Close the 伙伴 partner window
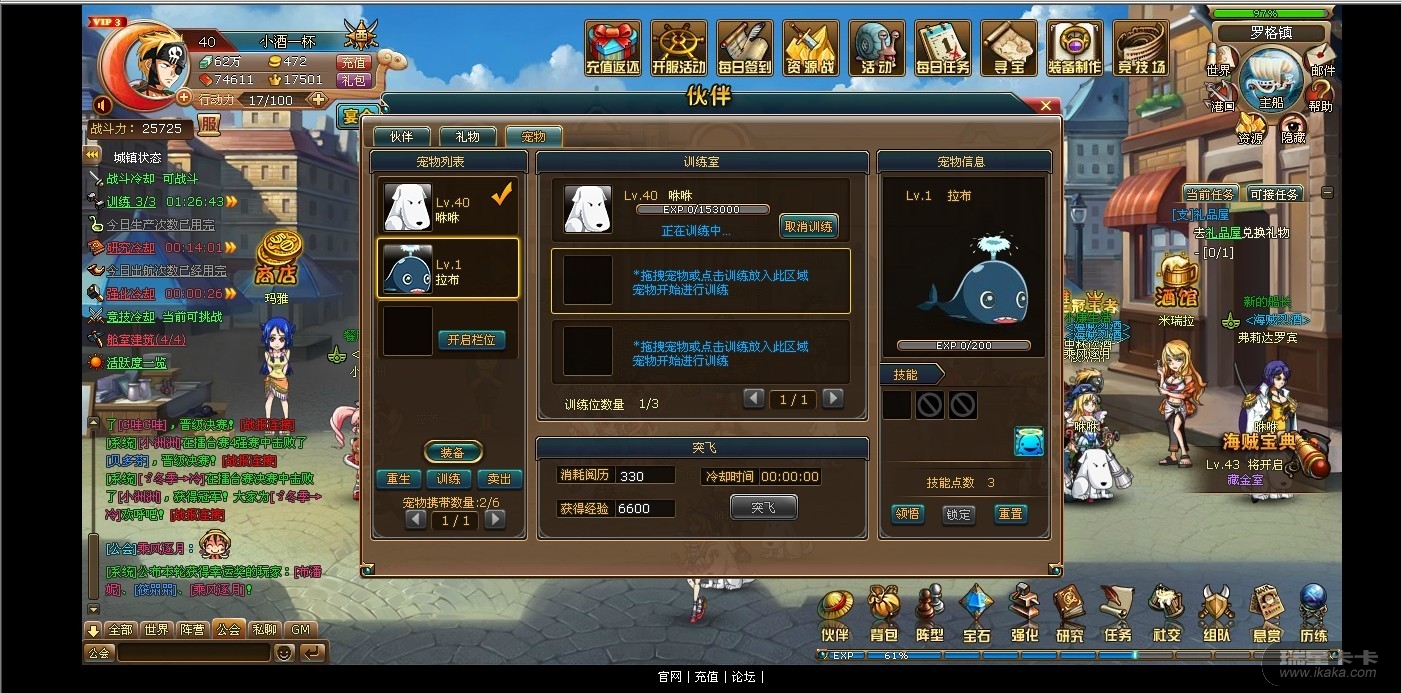 point(1046,105)
